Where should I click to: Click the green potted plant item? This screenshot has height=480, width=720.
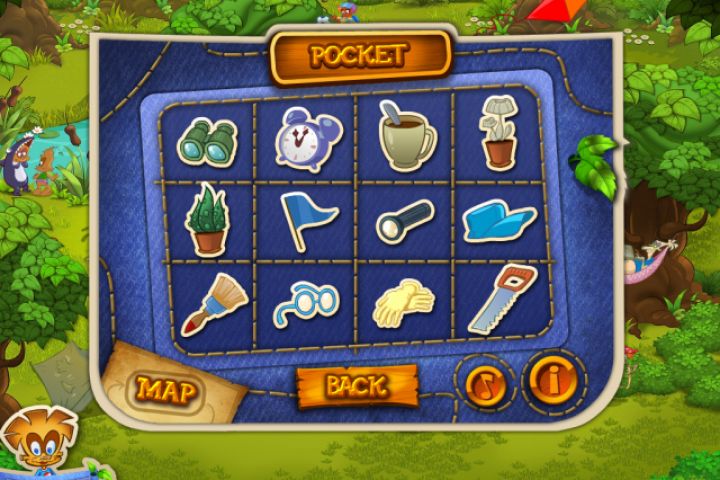click(208, 220)
